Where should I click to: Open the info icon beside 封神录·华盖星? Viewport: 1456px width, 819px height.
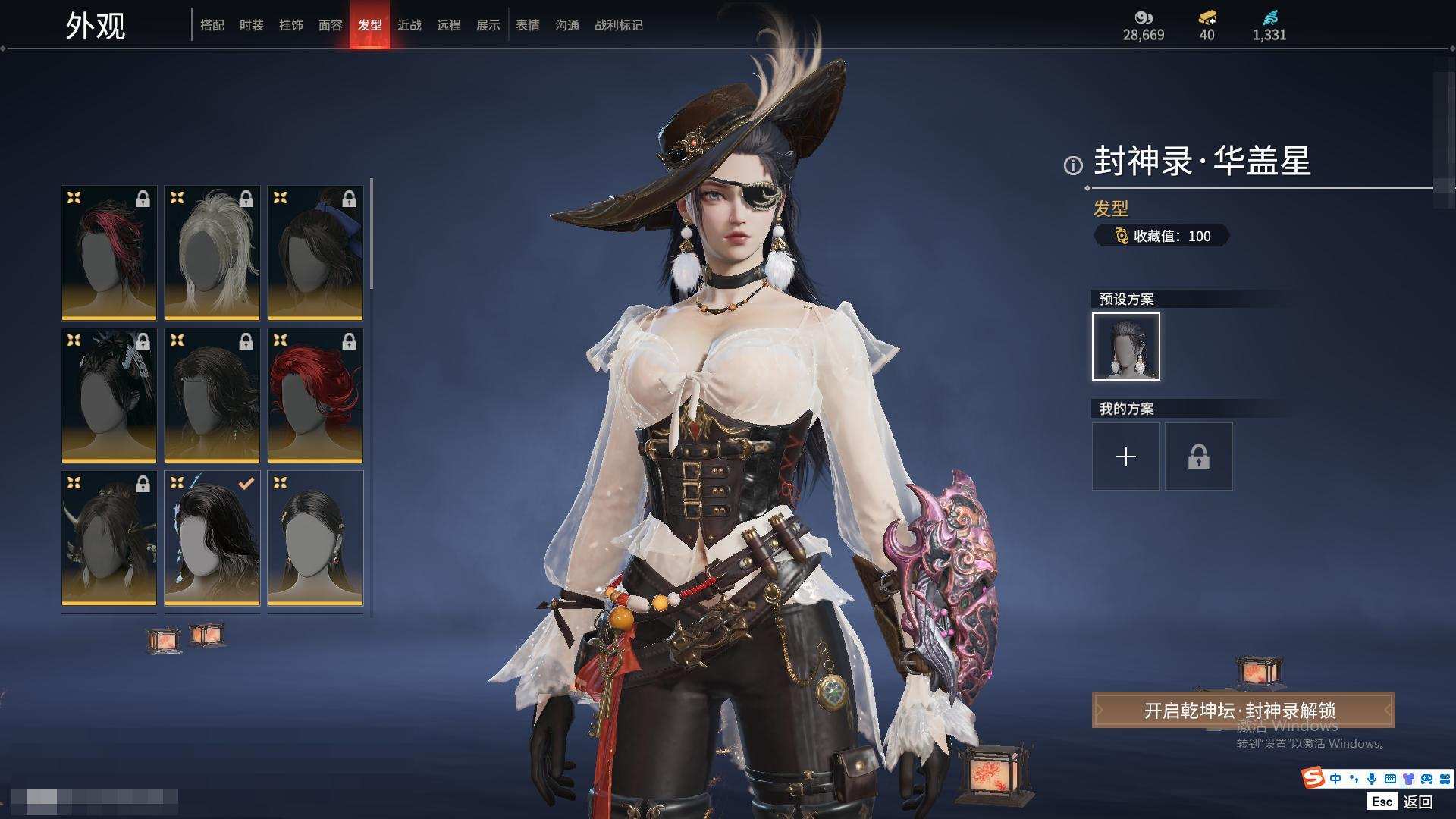pos(1073,165)
